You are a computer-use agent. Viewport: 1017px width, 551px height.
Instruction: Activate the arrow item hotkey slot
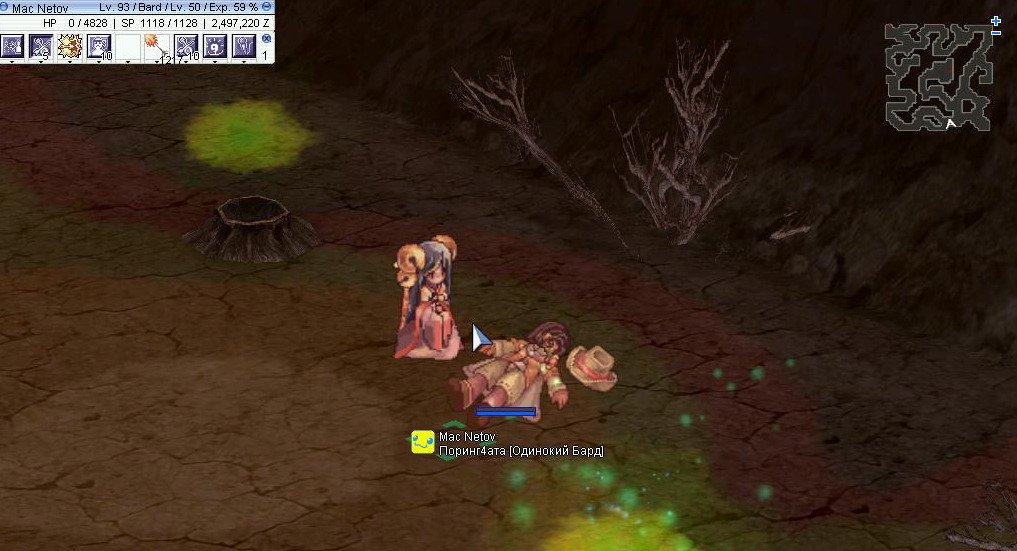point(157,46)
